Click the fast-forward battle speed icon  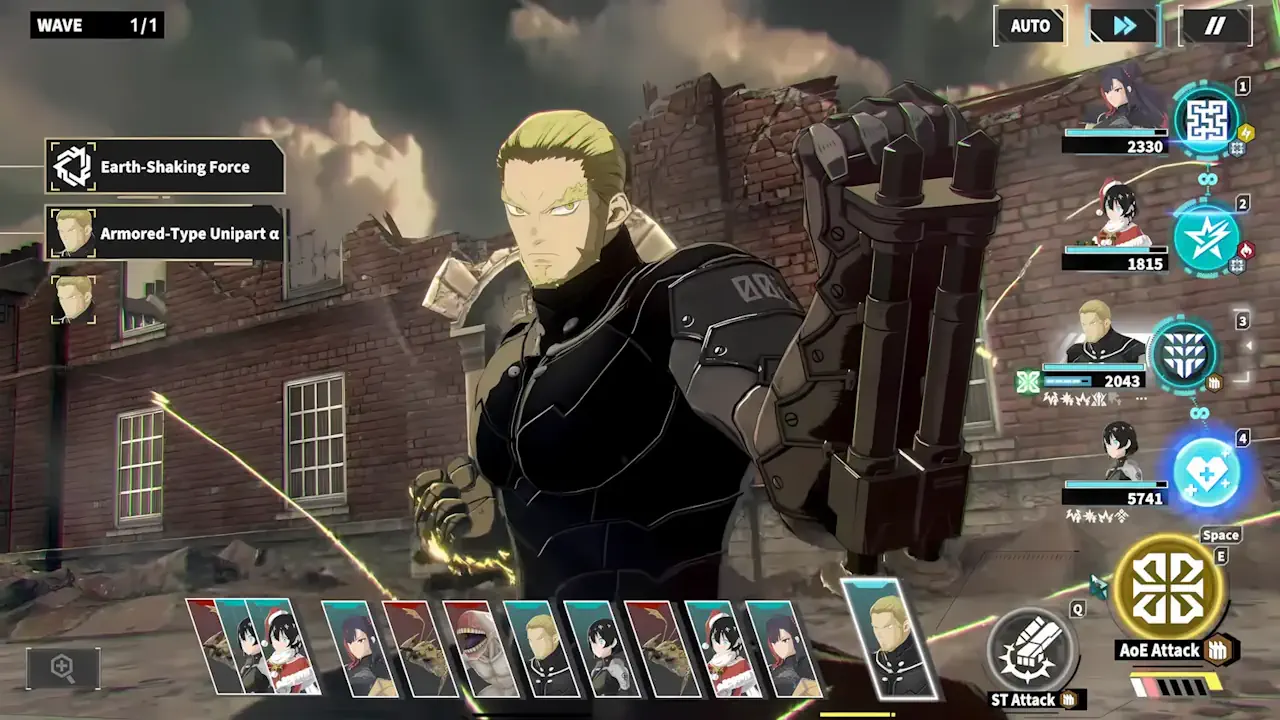coord(1122,26)
